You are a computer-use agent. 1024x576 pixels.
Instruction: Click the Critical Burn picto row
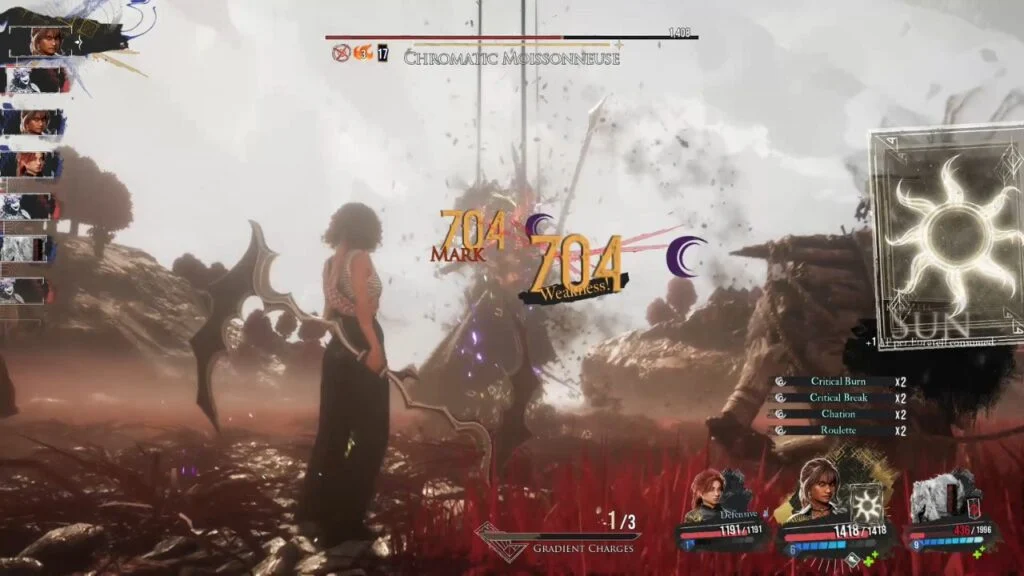[838, 382]
